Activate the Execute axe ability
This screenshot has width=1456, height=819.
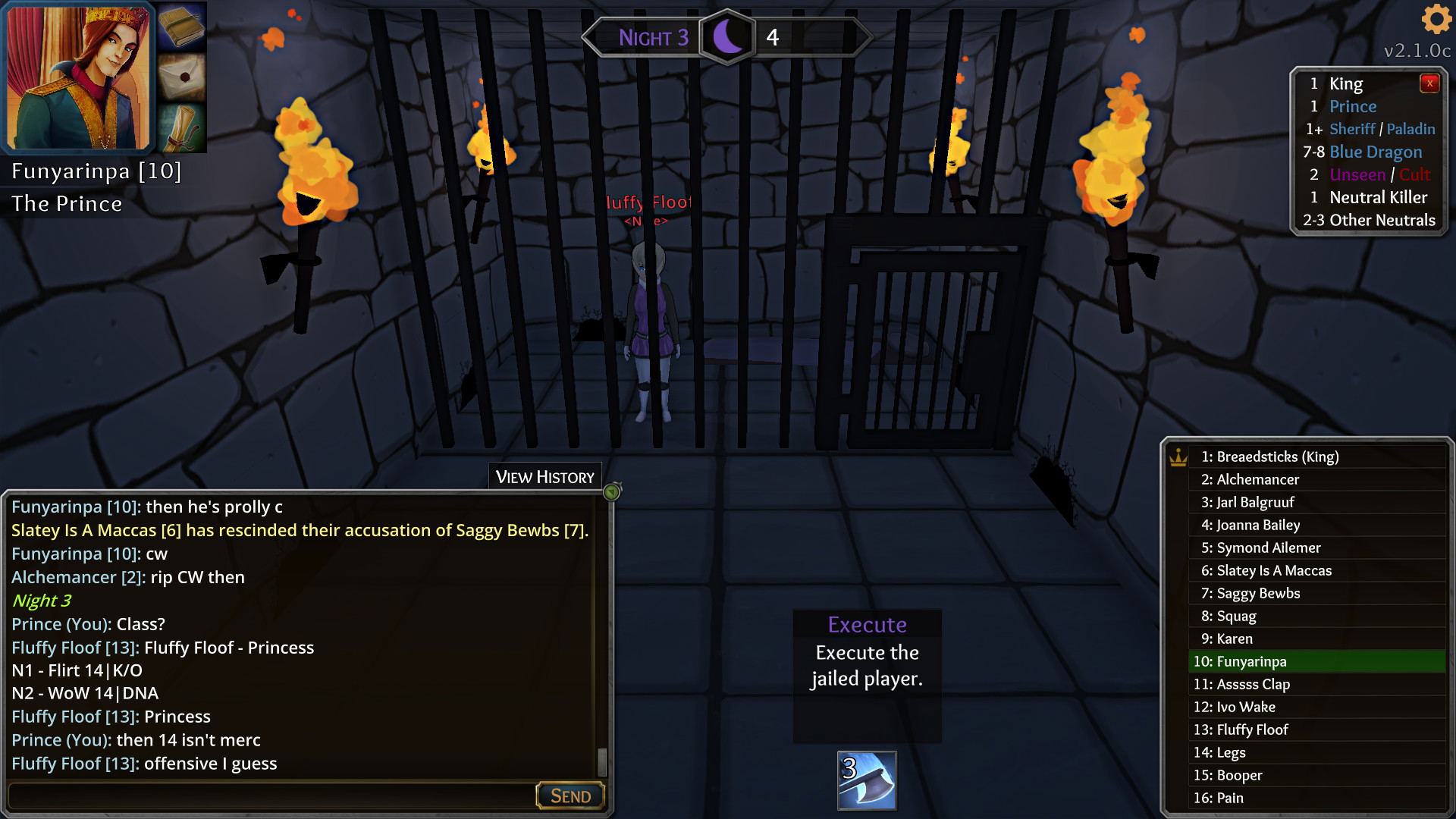tap(867, 780)
